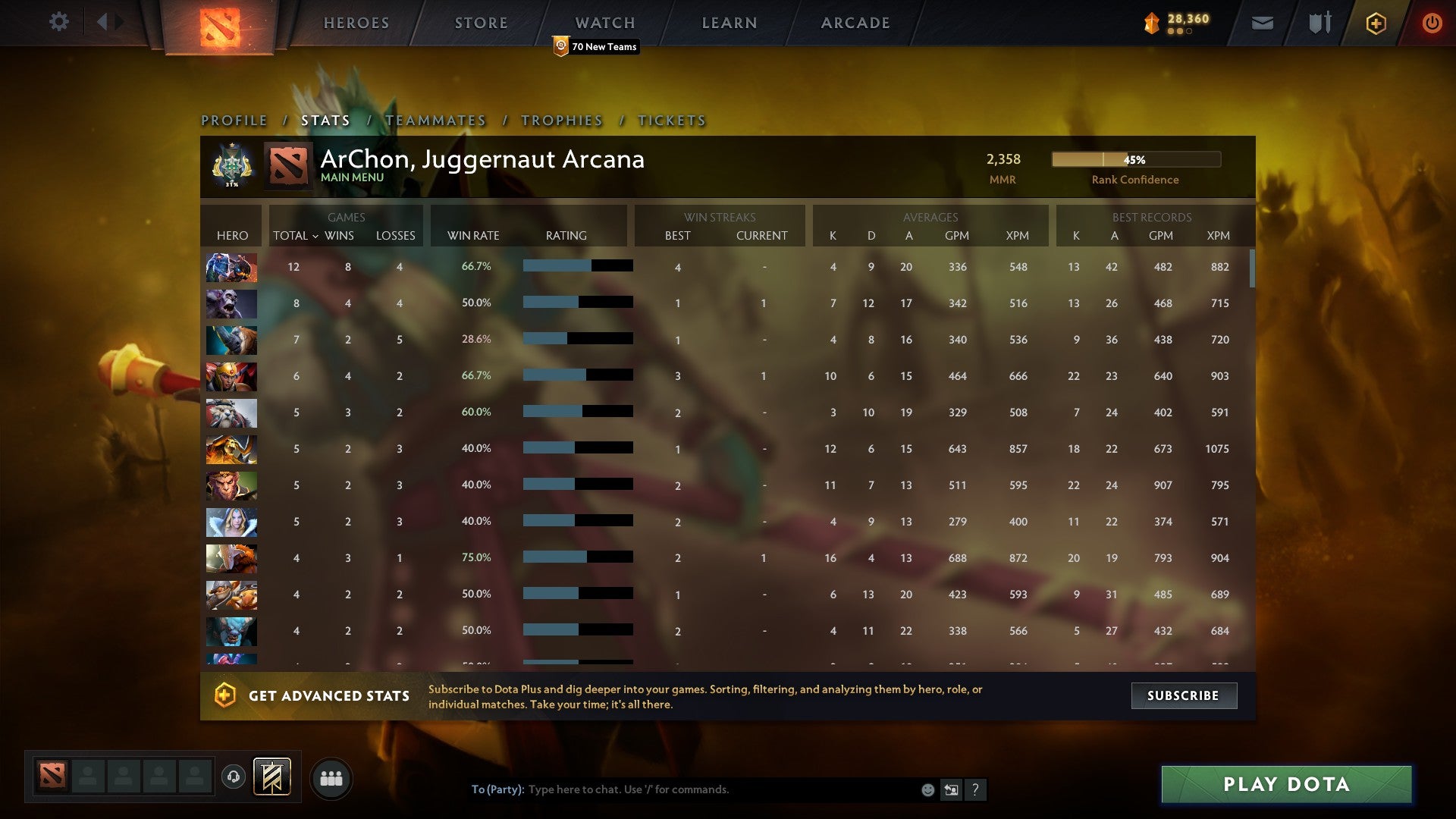Click the SUBSCRIBE button for Dota Plus
Viewport: 1456px width, 819px height.
pyautogui.click(x=1183, y=695)
